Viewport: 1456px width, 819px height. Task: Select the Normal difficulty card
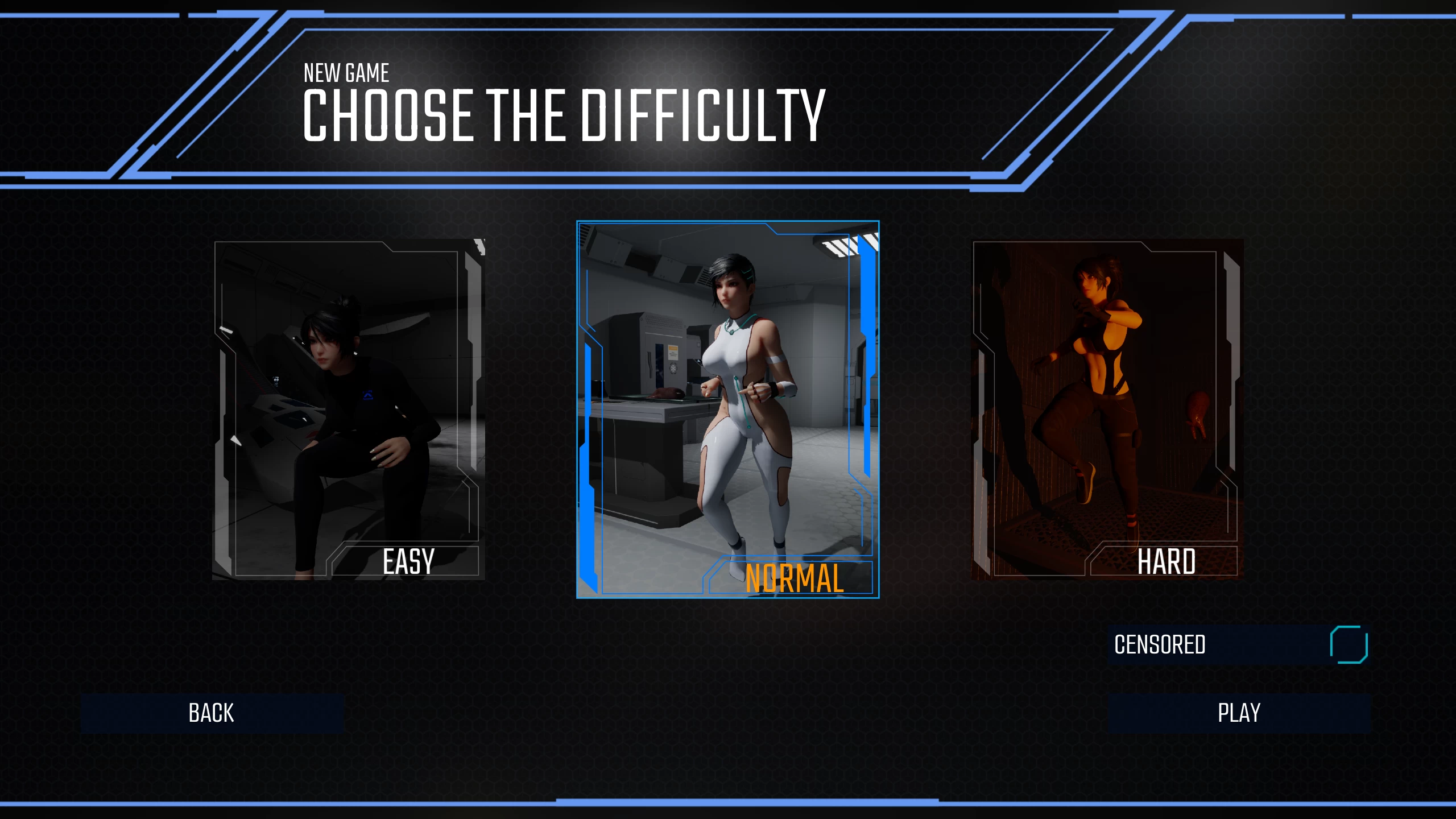(727, 409)
